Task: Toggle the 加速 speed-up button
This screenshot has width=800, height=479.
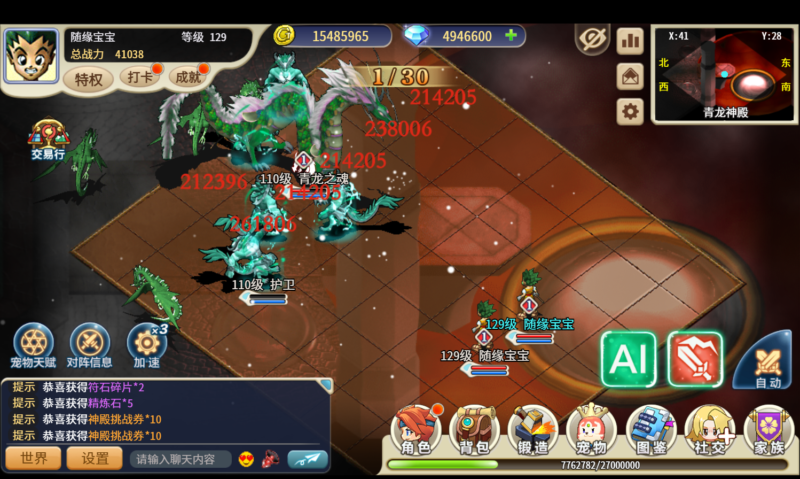Action: pos(146,345)
